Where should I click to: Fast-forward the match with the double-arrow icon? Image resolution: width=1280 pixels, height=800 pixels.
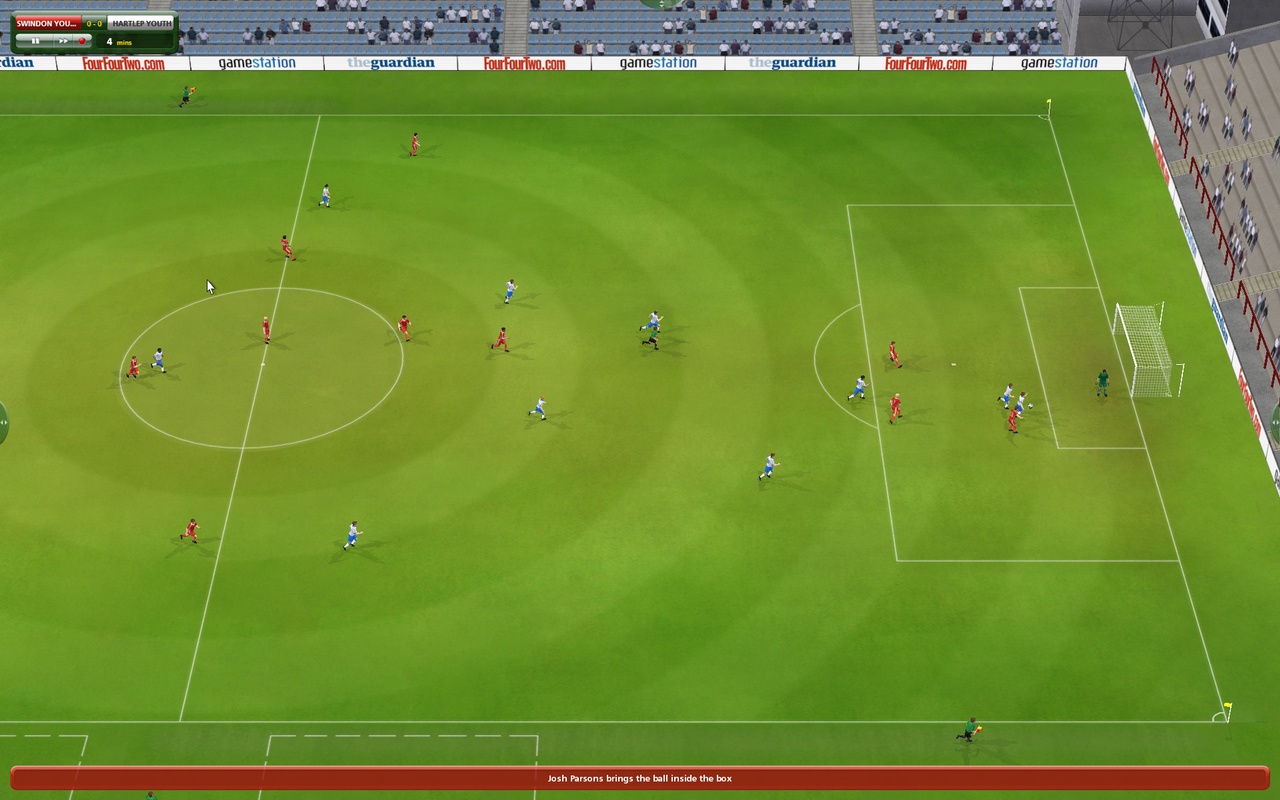pos(63,40)
